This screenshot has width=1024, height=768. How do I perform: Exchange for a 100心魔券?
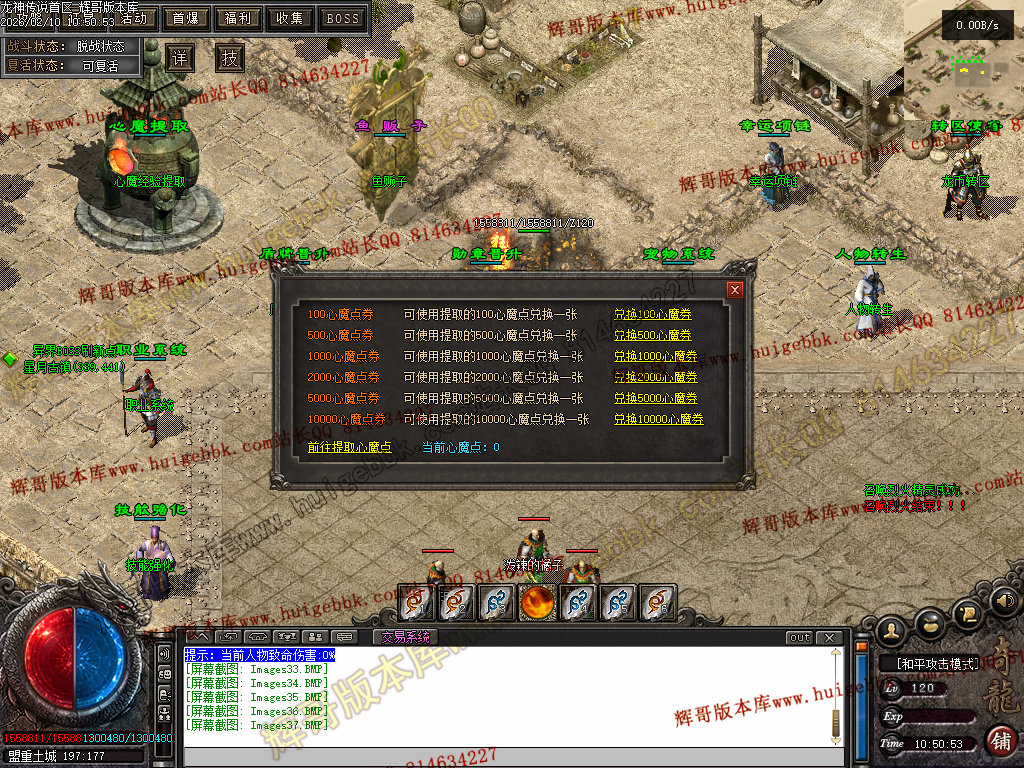click(652, 314)
